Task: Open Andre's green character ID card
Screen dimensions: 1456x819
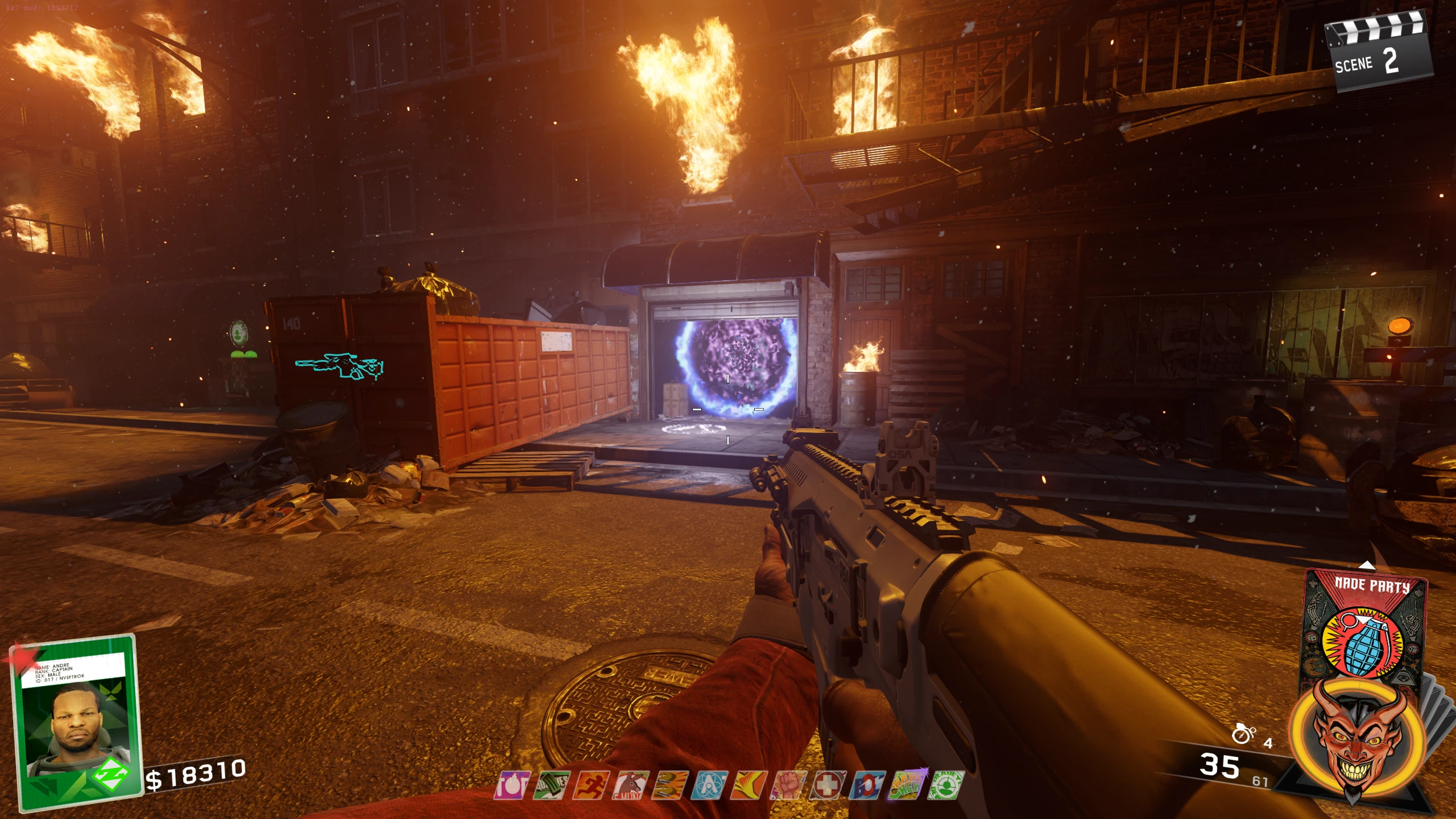Action: click(x=77, y=722)
